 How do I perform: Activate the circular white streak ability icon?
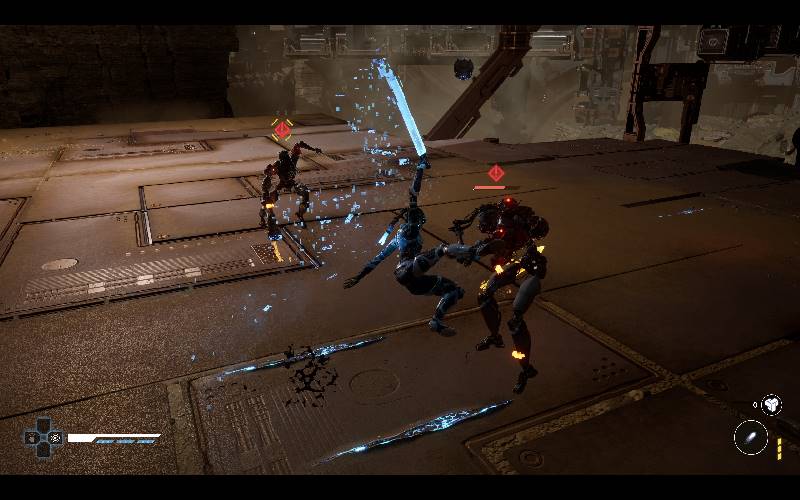[750, 437]
